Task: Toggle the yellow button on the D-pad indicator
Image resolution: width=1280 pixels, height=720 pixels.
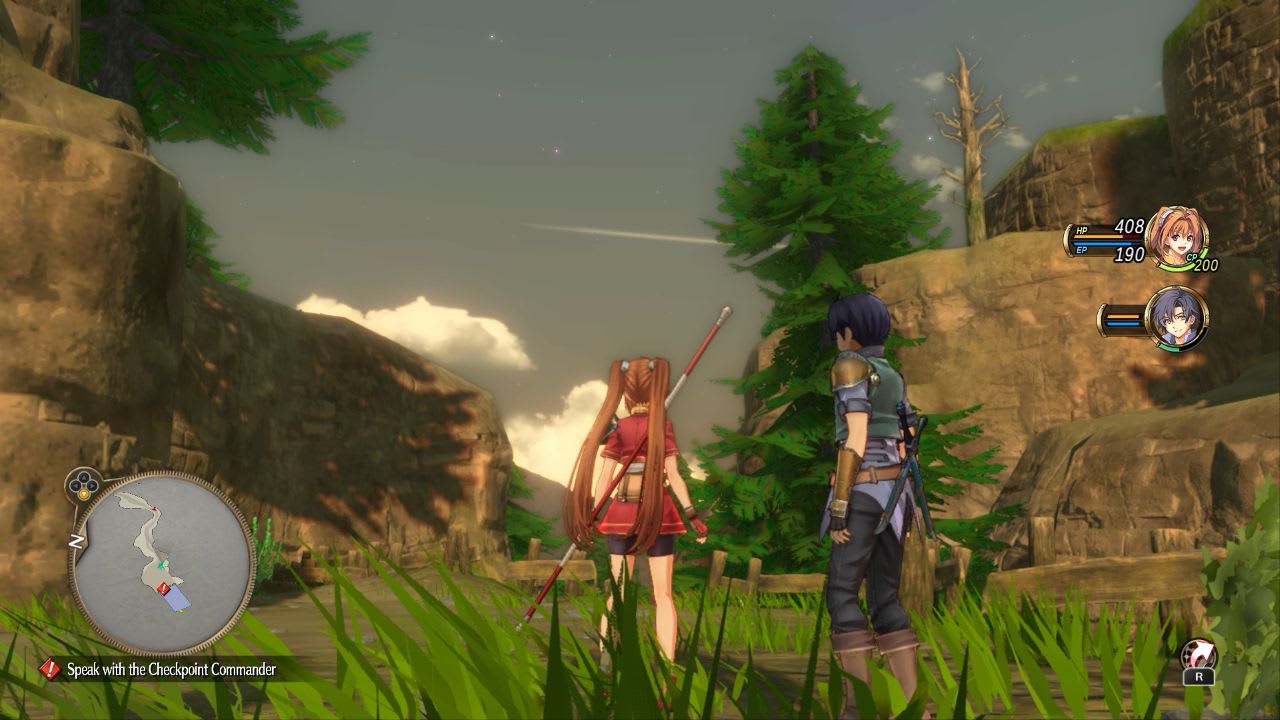Action: [x=84, y=493]
